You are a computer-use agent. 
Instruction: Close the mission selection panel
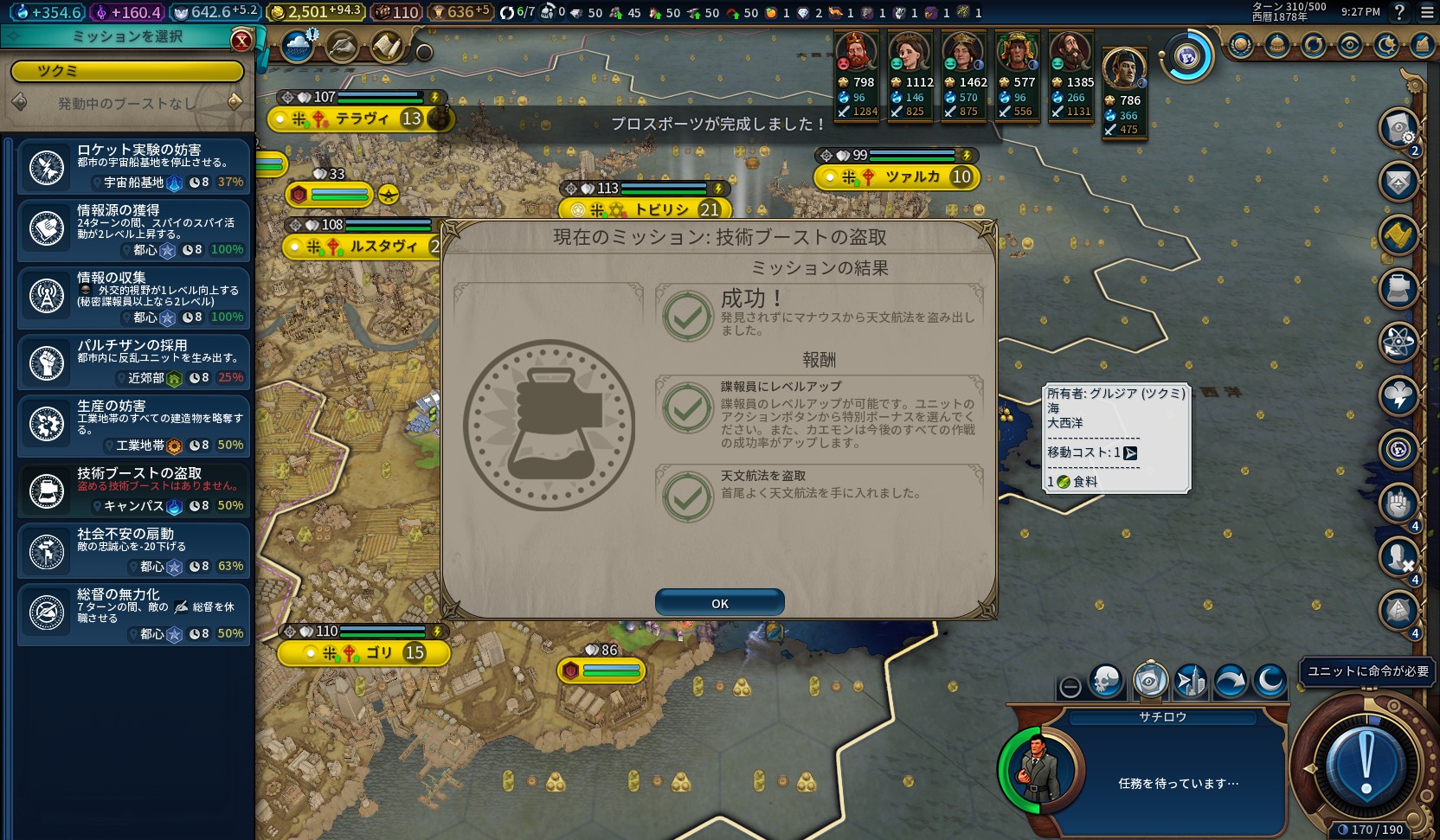[x=241, y=40]
